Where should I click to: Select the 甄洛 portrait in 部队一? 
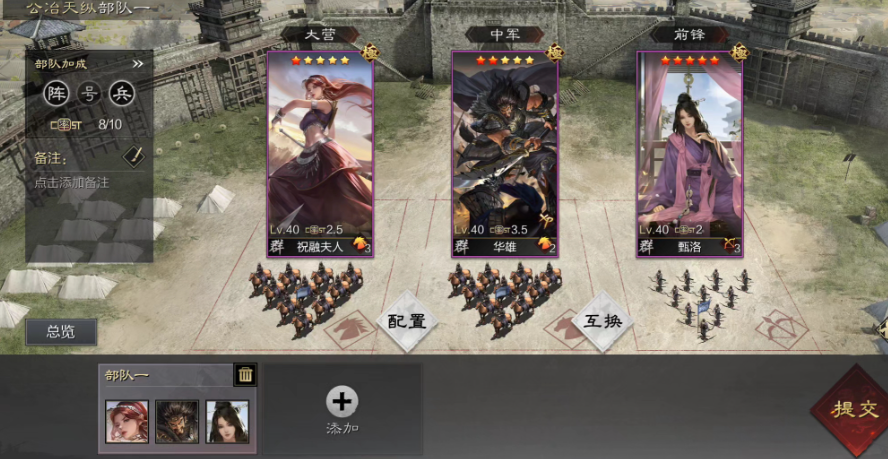coord(227,421)
